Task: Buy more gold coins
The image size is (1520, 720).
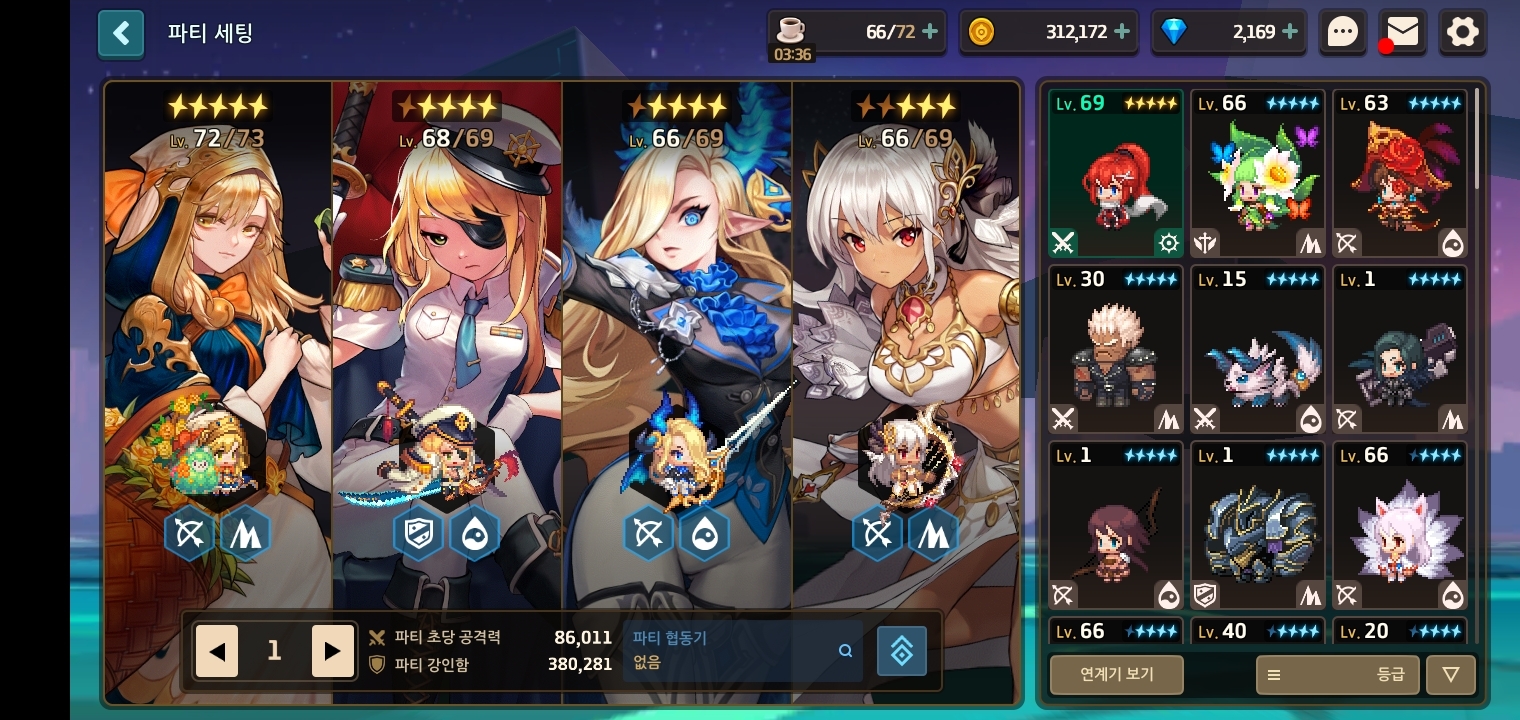Action: coord(1122,32)
